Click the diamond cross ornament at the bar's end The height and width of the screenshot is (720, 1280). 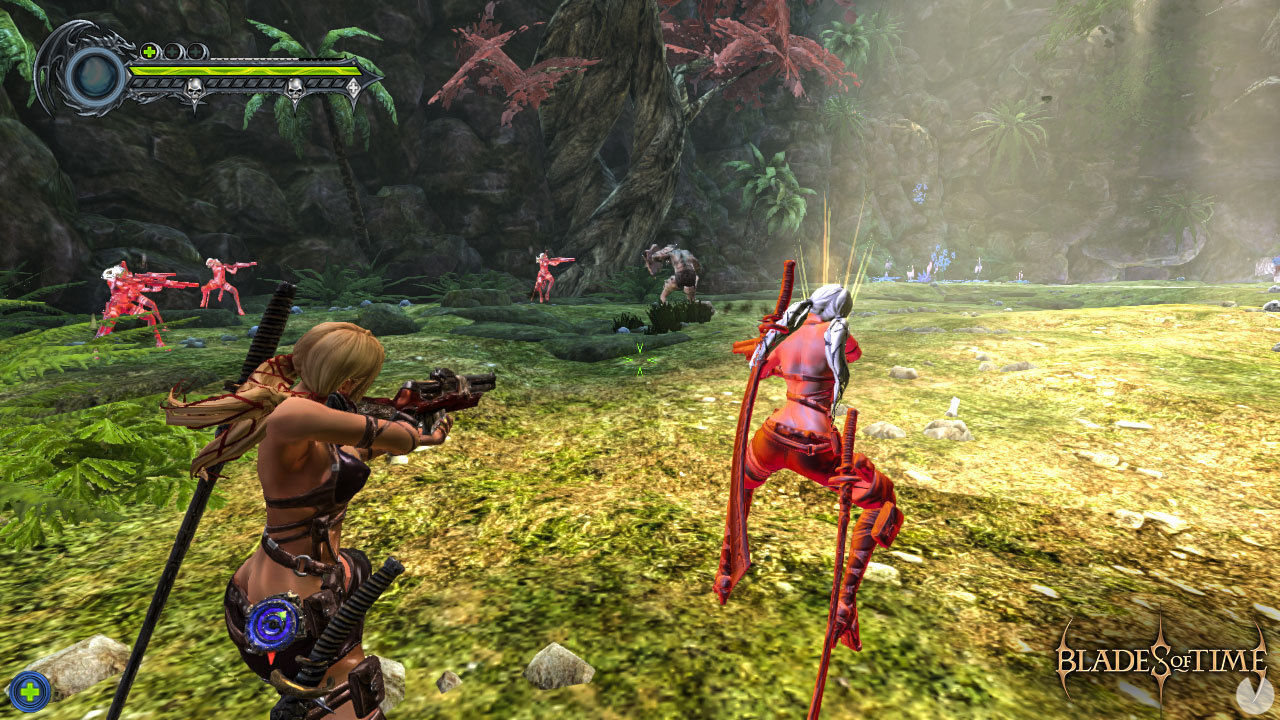[x=354, y=86]
